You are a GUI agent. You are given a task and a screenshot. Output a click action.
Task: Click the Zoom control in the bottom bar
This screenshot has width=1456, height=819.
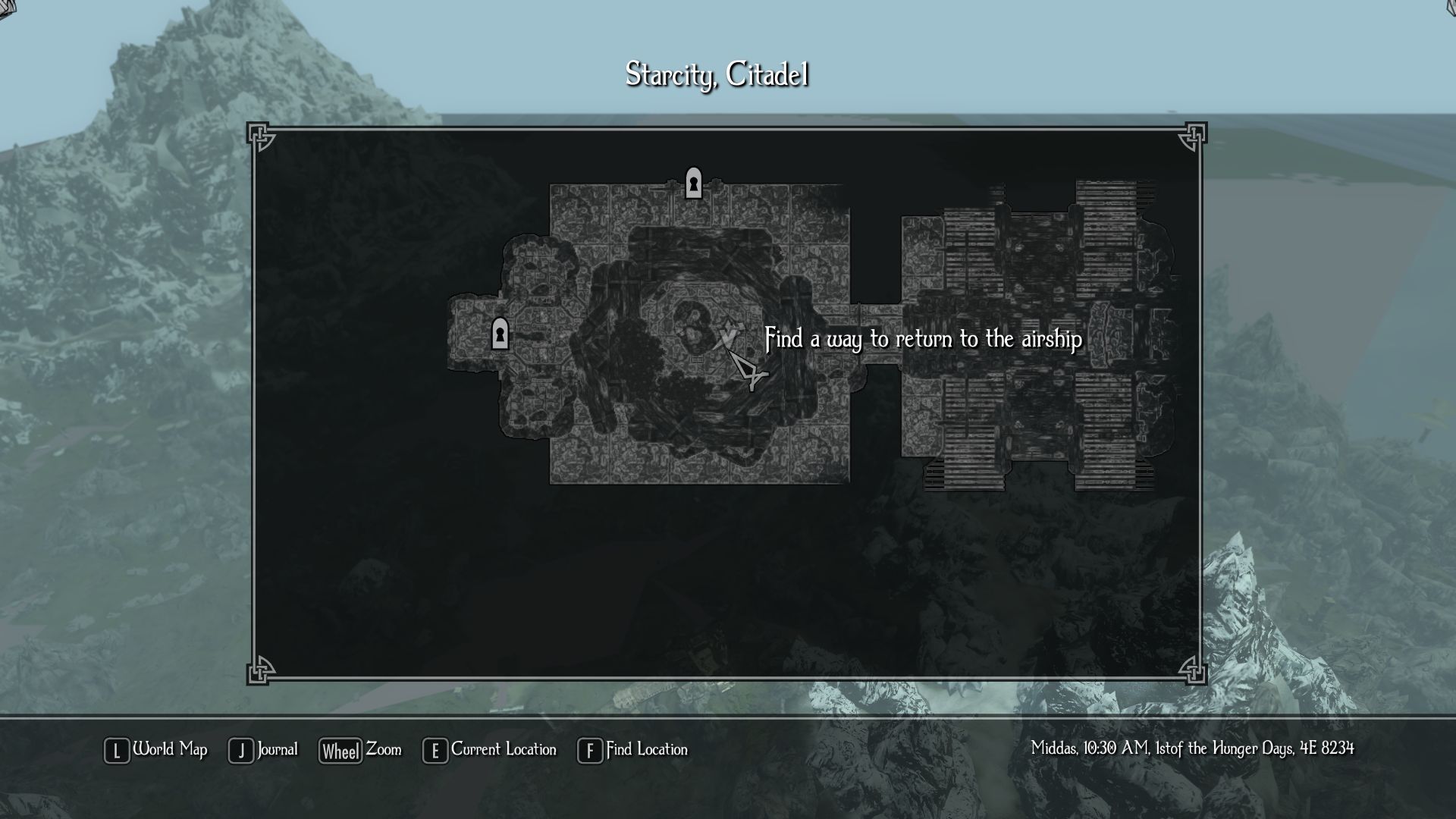pyautogui.click(x=360, y=750)
